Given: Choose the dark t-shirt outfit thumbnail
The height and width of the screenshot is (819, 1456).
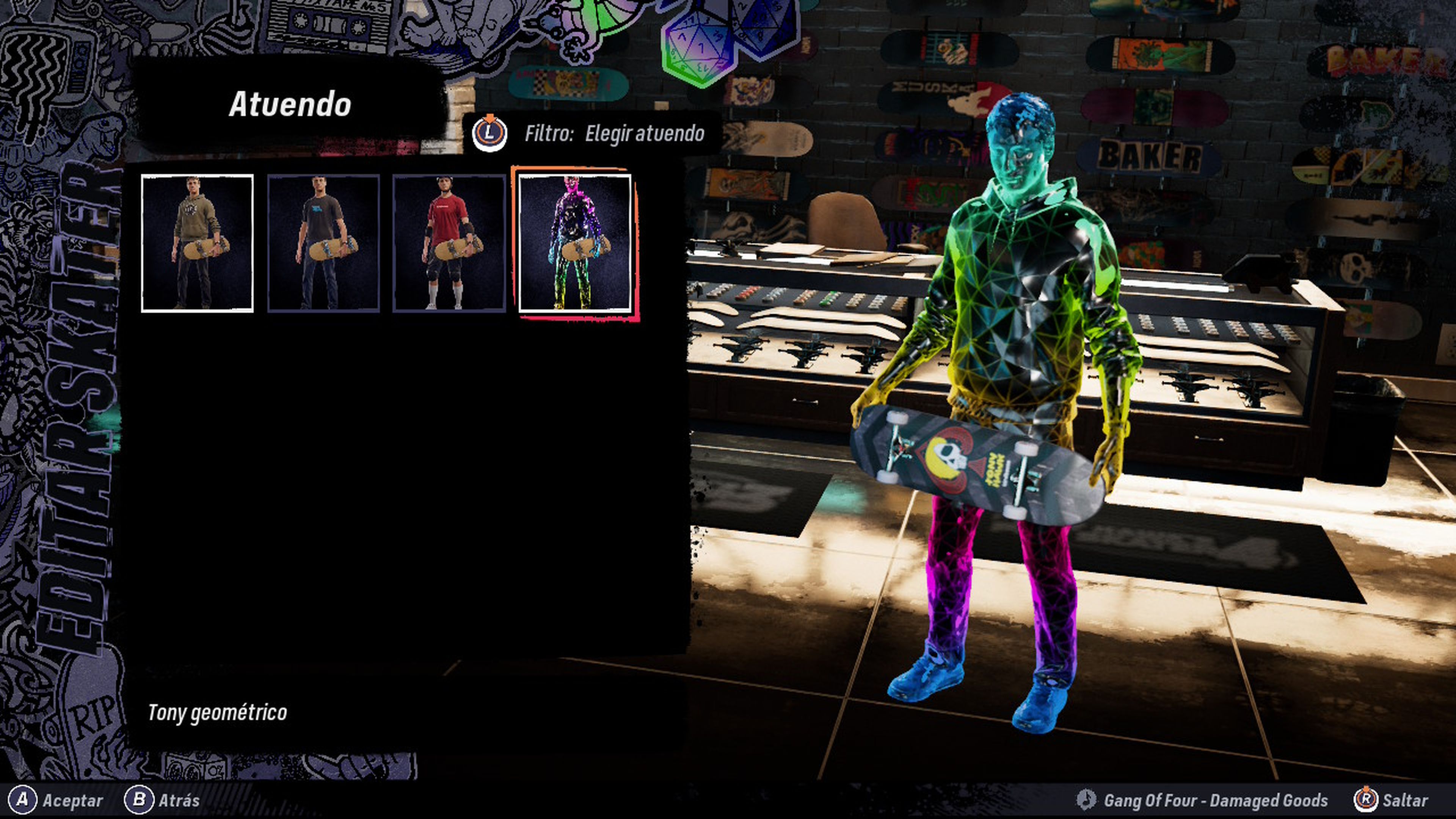Looking at the screenshot, I should (323, 243).
